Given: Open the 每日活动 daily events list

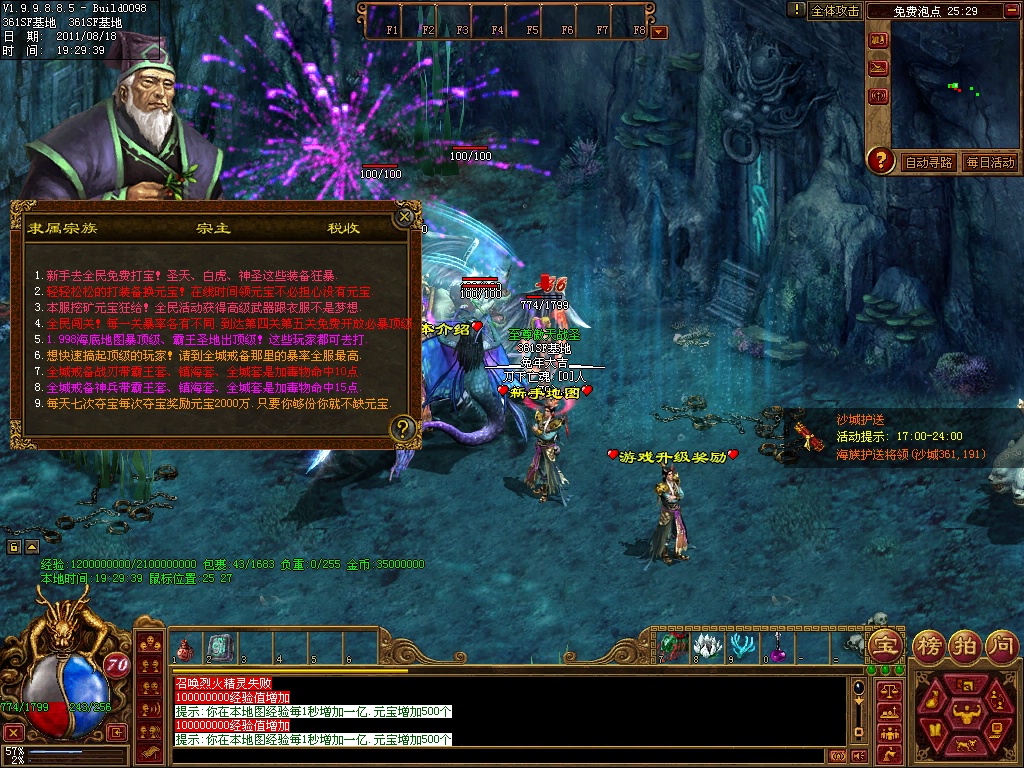Looking at the screenshot, I should click(990, 162).
